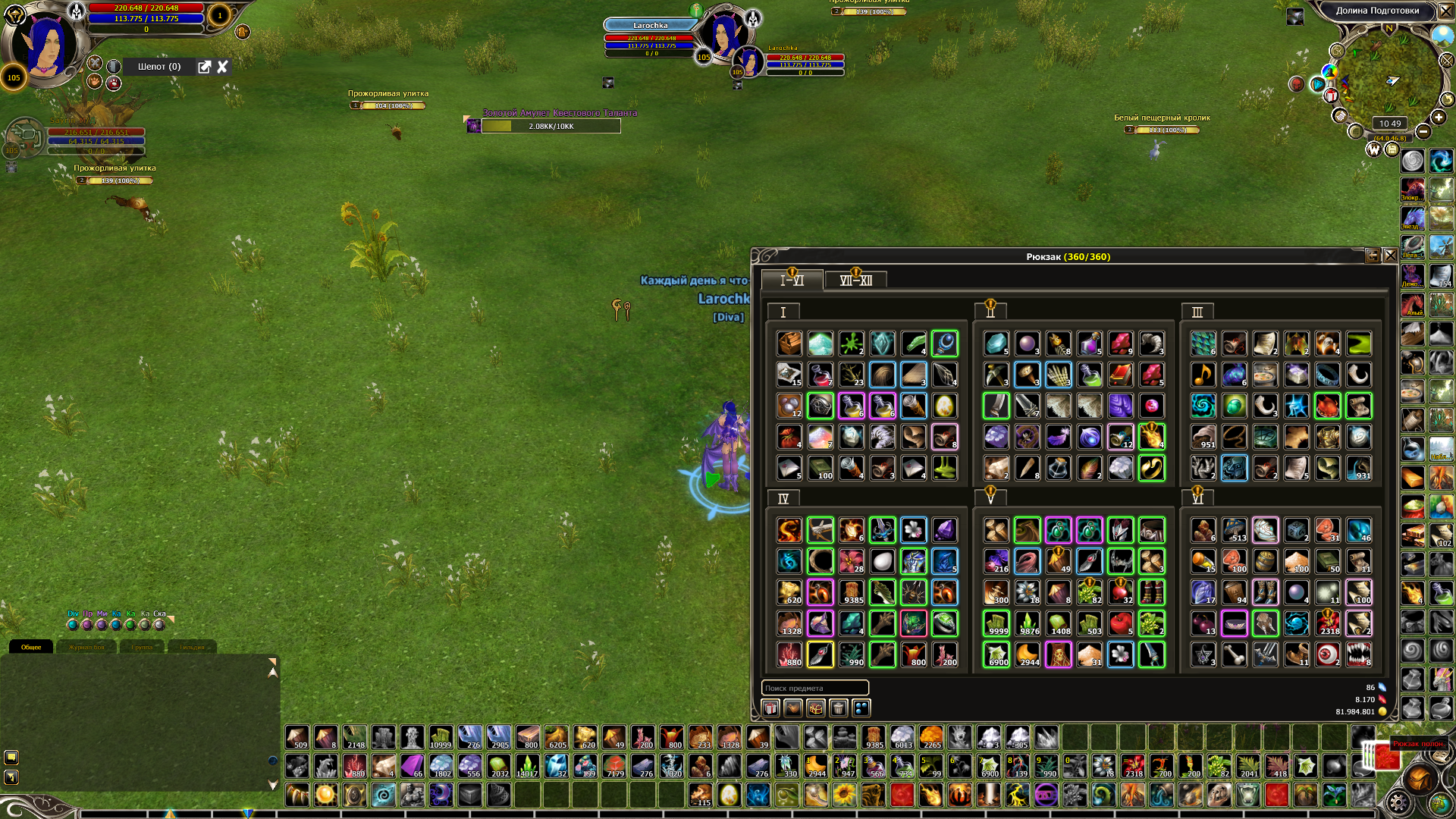Viewport: 1456px width, 819px height.
Task: Close the Рюкзак backpack window
Action: 1390,256
